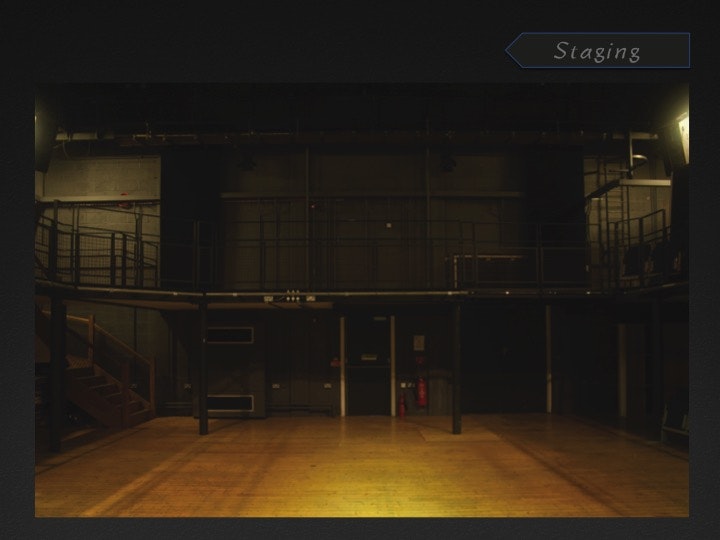The image size is (720, 540).
Task: Click the Staging back button
Action: coord(597,51)
